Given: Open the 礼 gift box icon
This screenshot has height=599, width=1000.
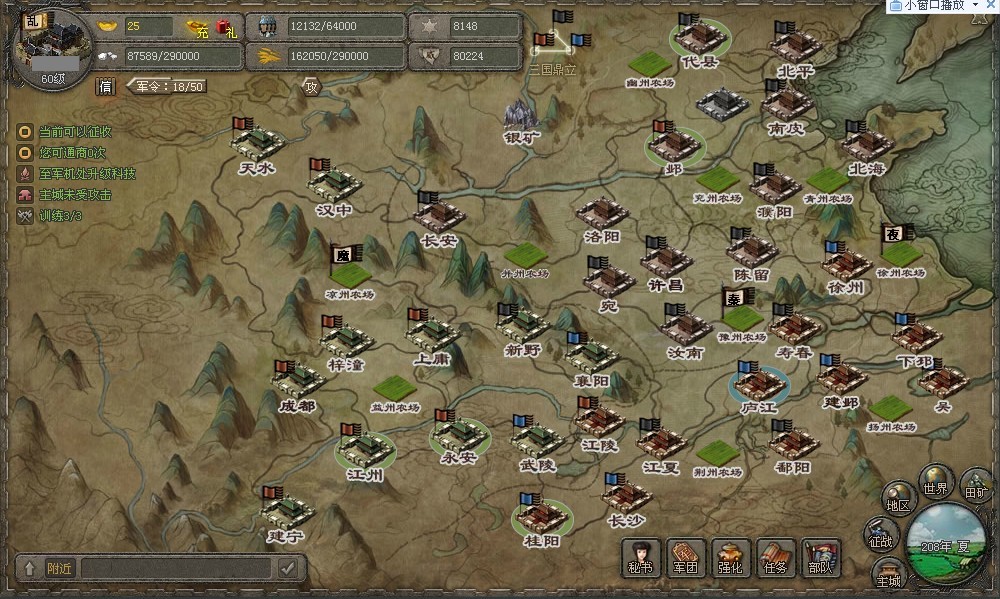Looking at the screenshot, I should [227, 29].
